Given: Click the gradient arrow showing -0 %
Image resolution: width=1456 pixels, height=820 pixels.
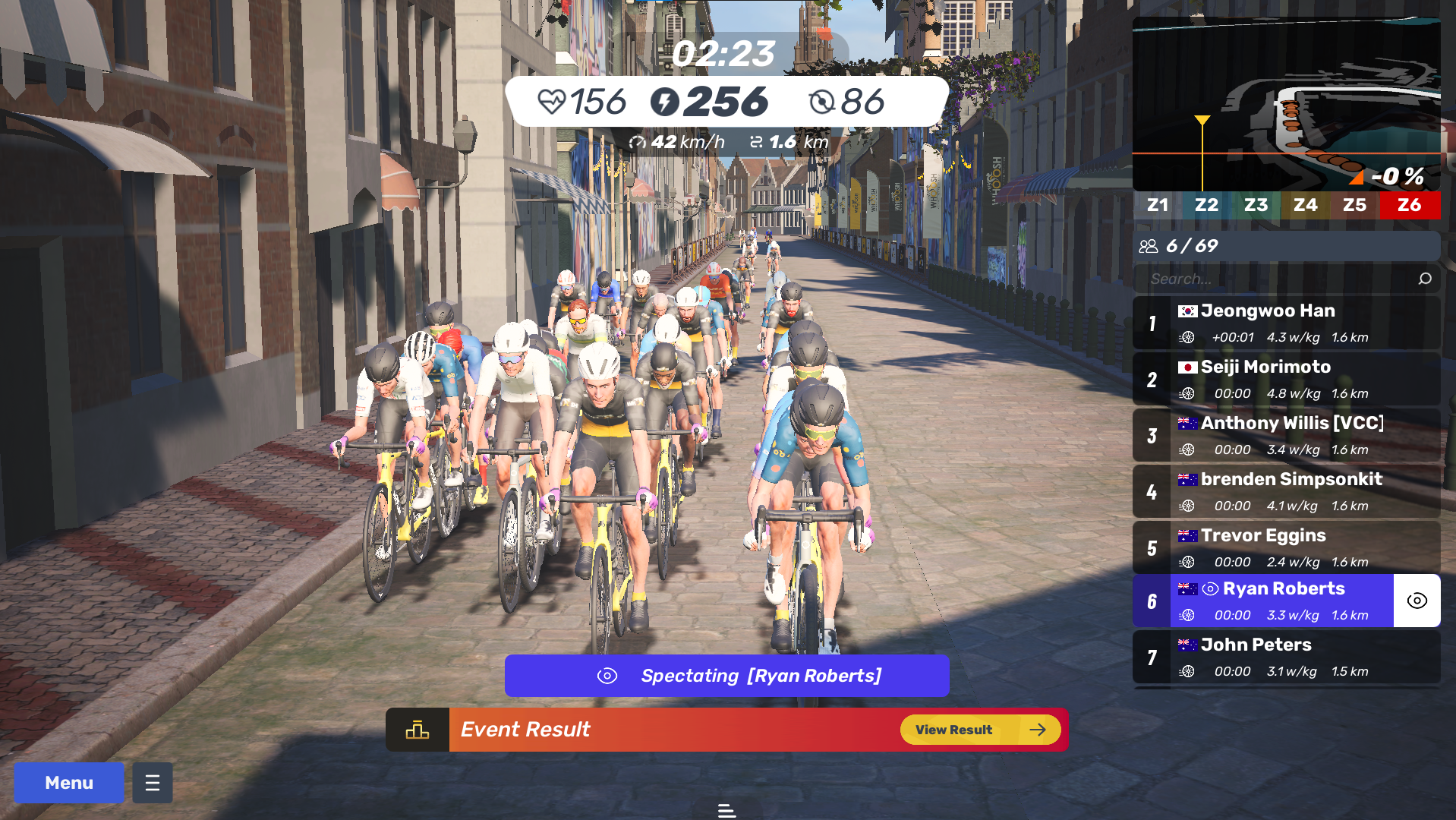Looking at the screenshot, I should click(1356, 176).
